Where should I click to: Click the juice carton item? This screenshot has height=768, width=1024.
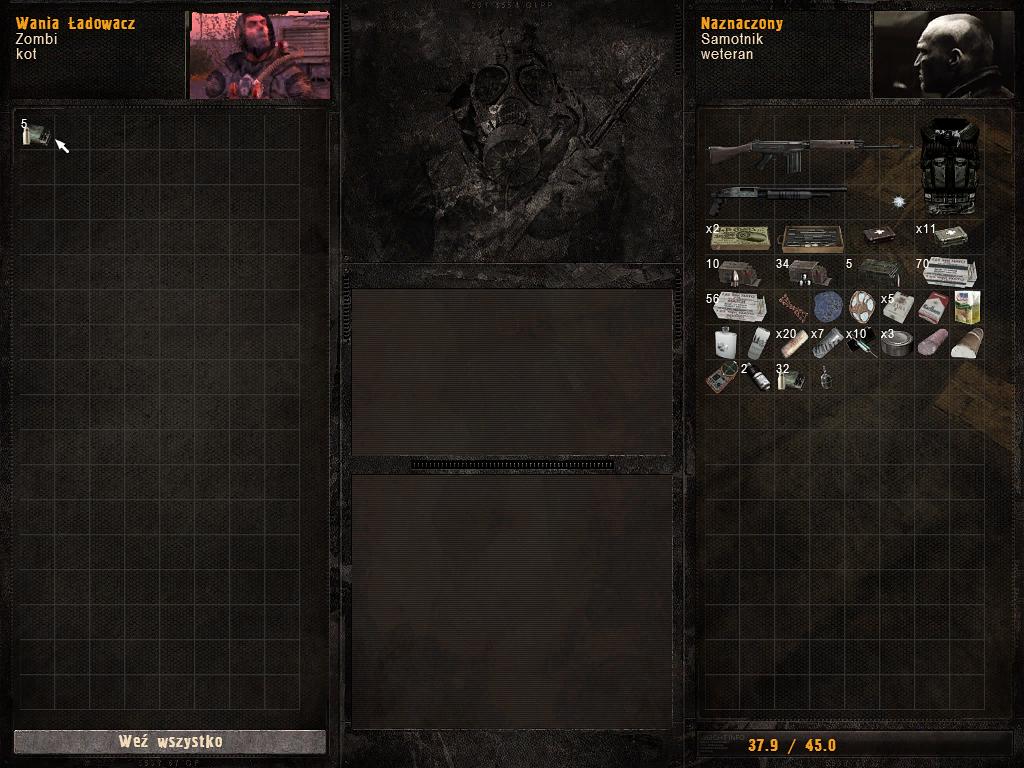pyautogui.click(x=966, y=307)
